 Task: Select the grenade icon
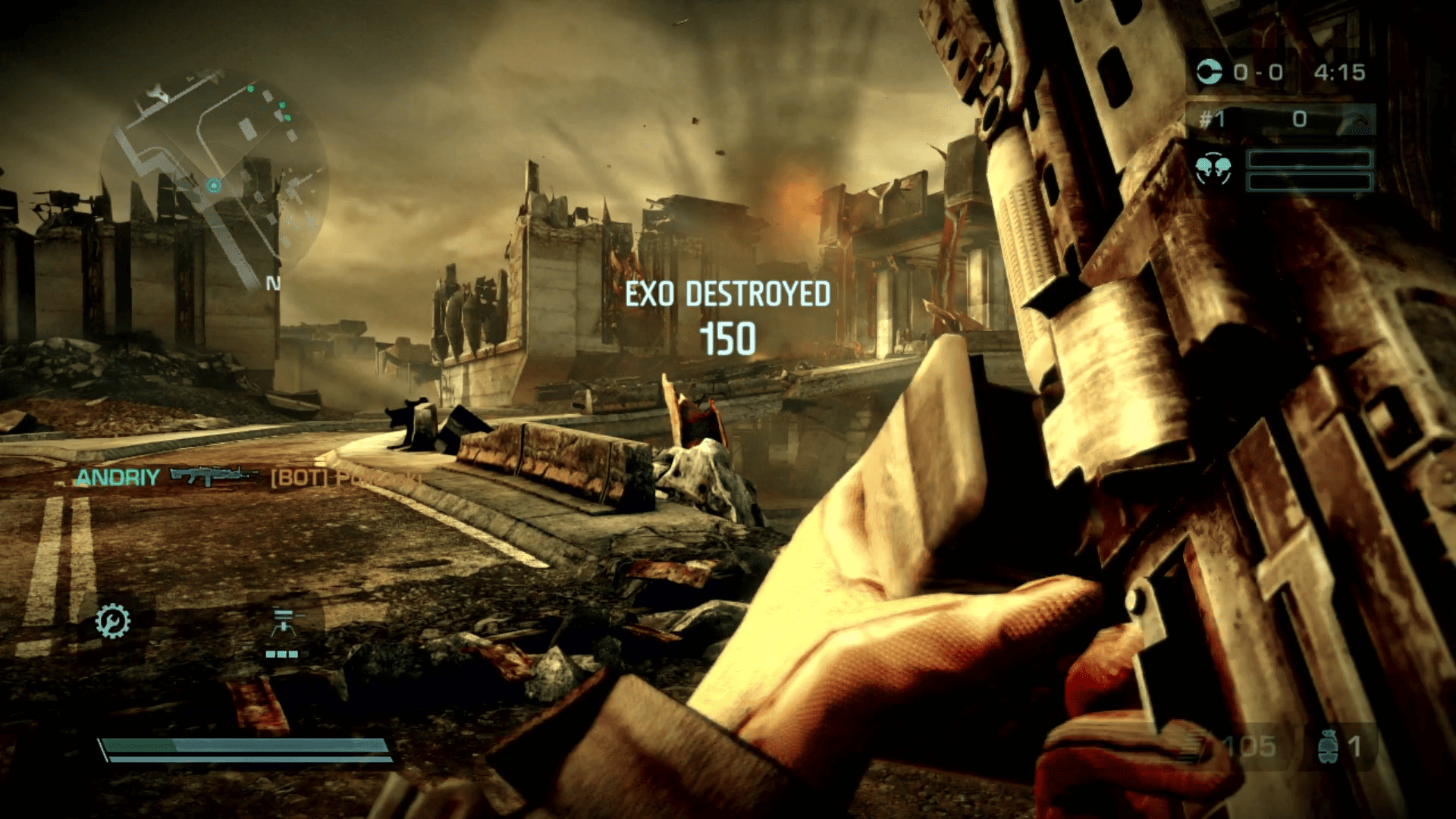(1327, 747)
